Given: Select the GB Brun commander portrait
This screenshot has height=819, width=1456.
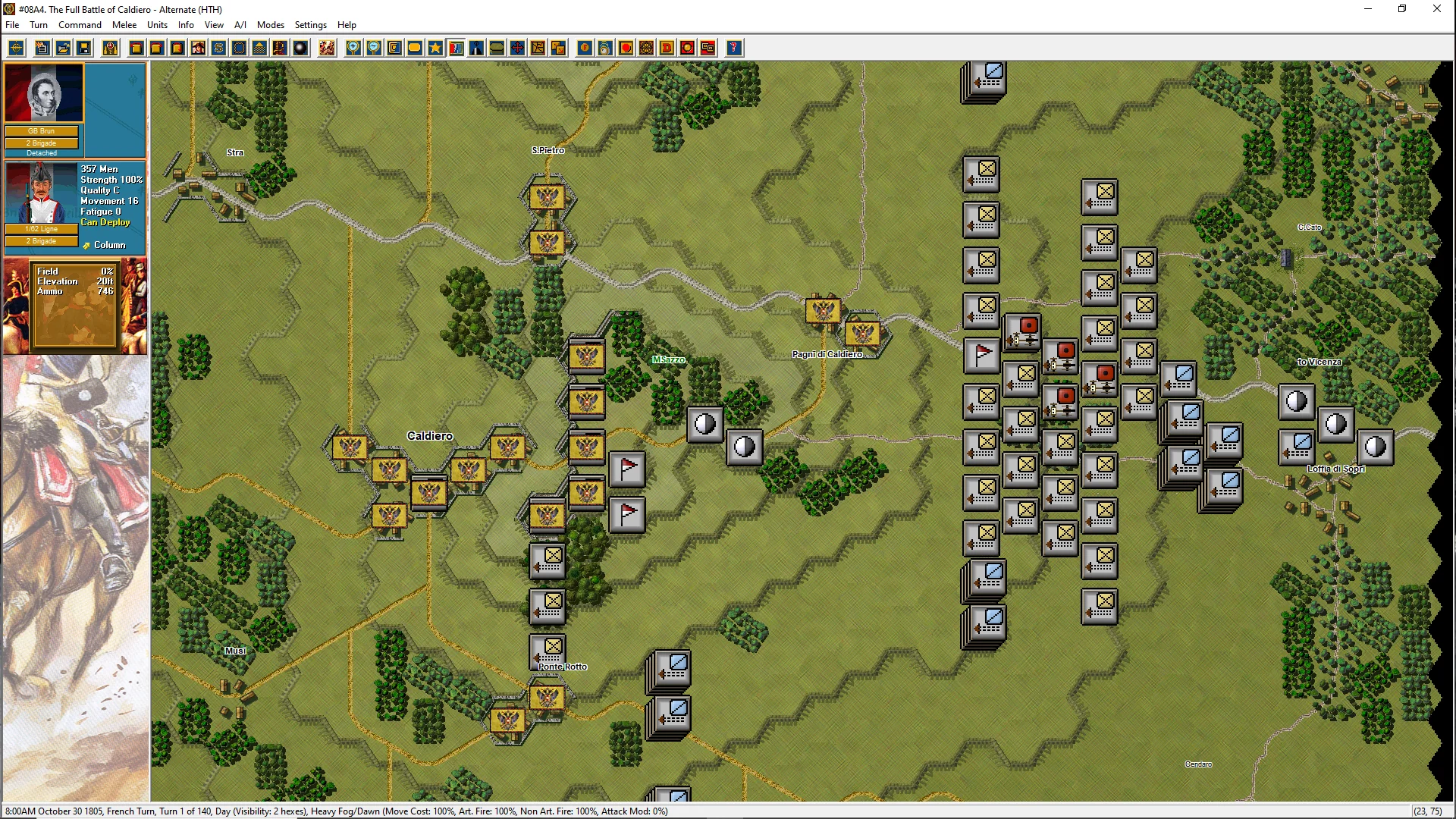Looking at the screenshot, I should [44, 93].
